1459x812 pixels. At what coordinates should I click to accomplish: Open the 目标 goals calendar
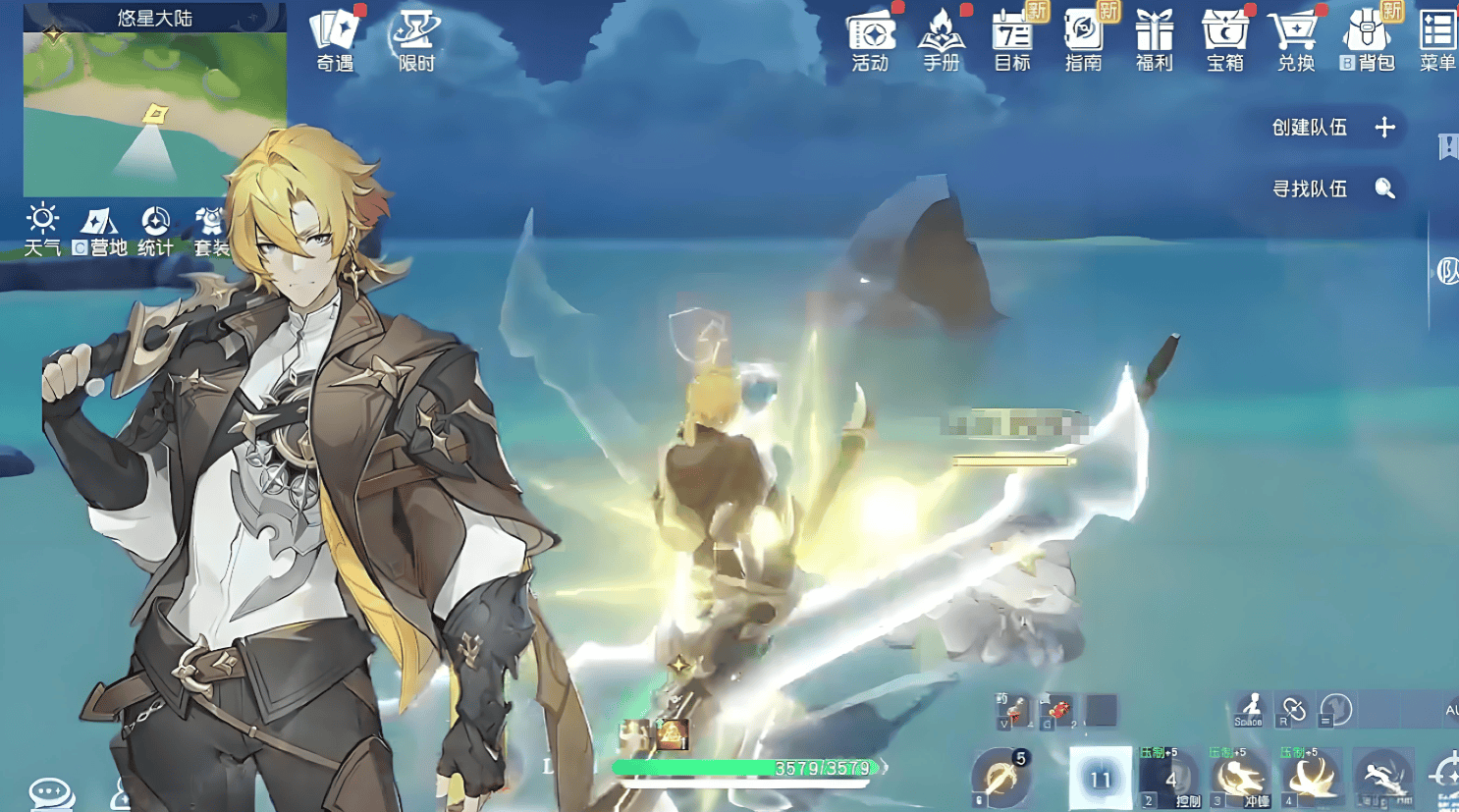(1012, 40)
